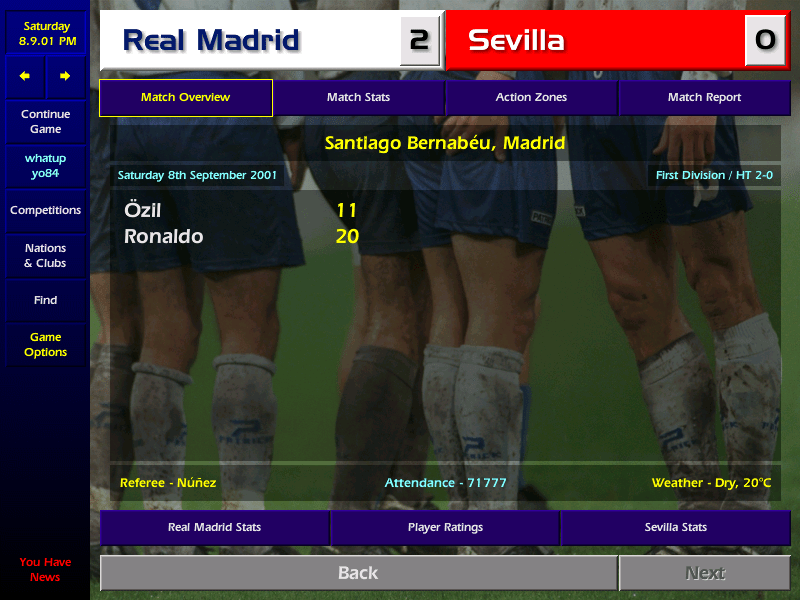Click the Back button
The height and width of the screenshot is (600, 800).
pos(358,573)
